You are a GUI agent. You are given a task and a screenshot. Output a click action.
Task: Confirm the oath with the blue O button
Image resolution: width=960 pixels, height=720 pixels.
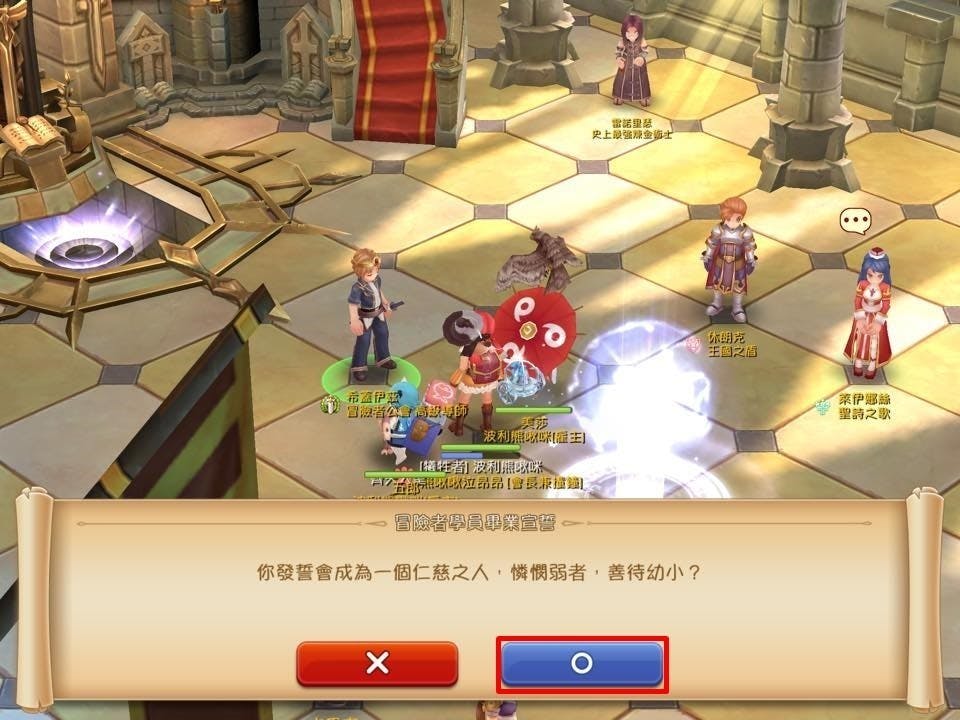(x=582, y=663)
